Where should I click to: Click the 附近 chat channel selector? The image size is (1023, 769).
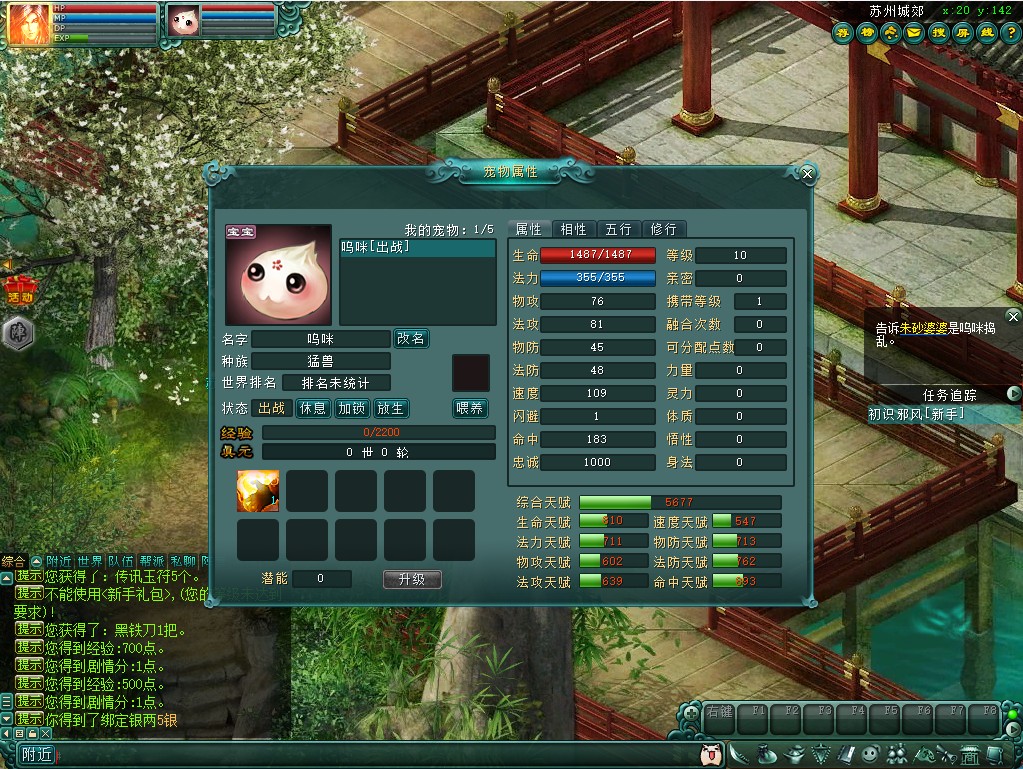[37, 755]
